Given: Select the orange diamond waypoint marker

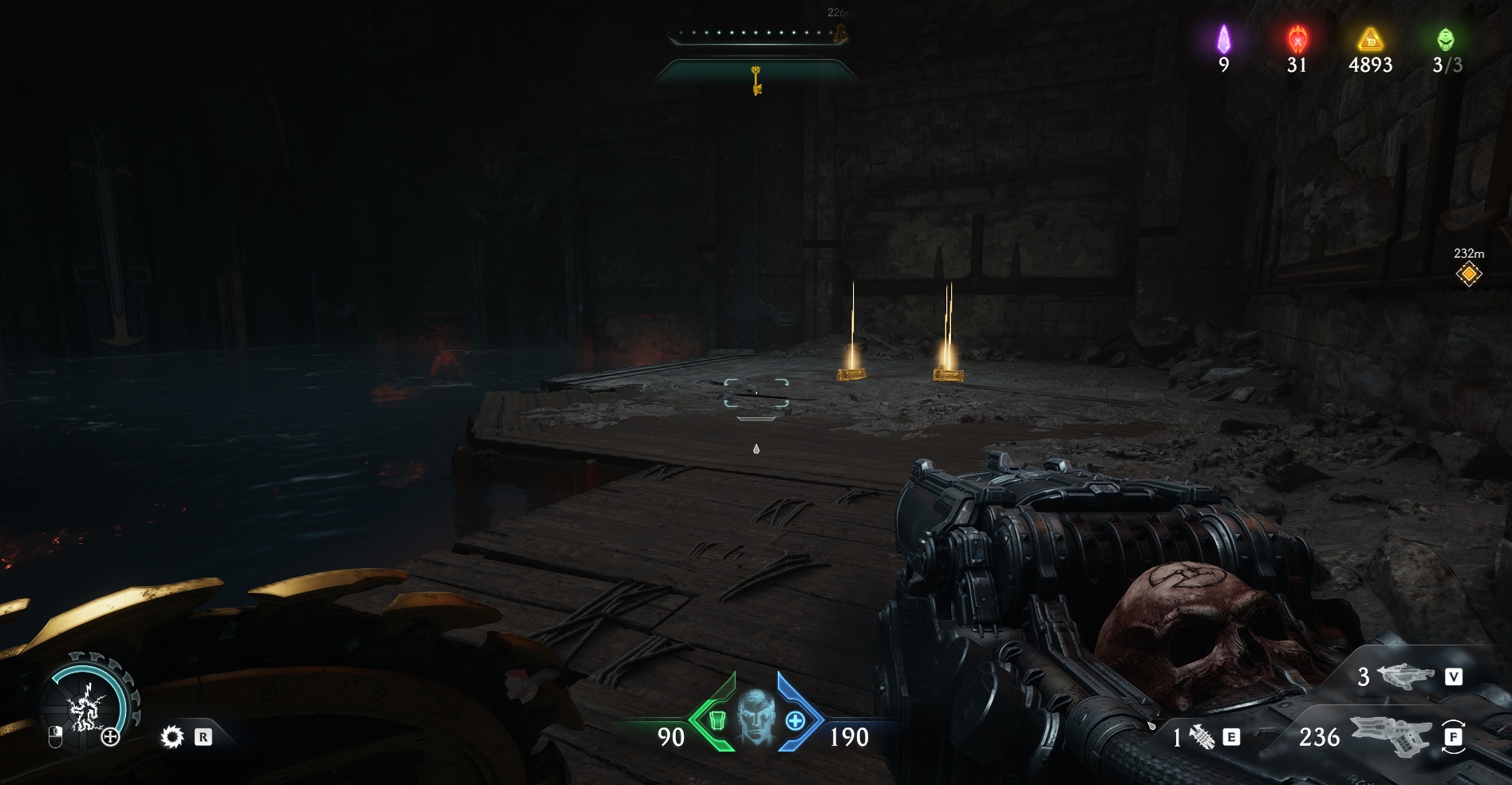Looking at the screenshot, I should click(1468, 274).
